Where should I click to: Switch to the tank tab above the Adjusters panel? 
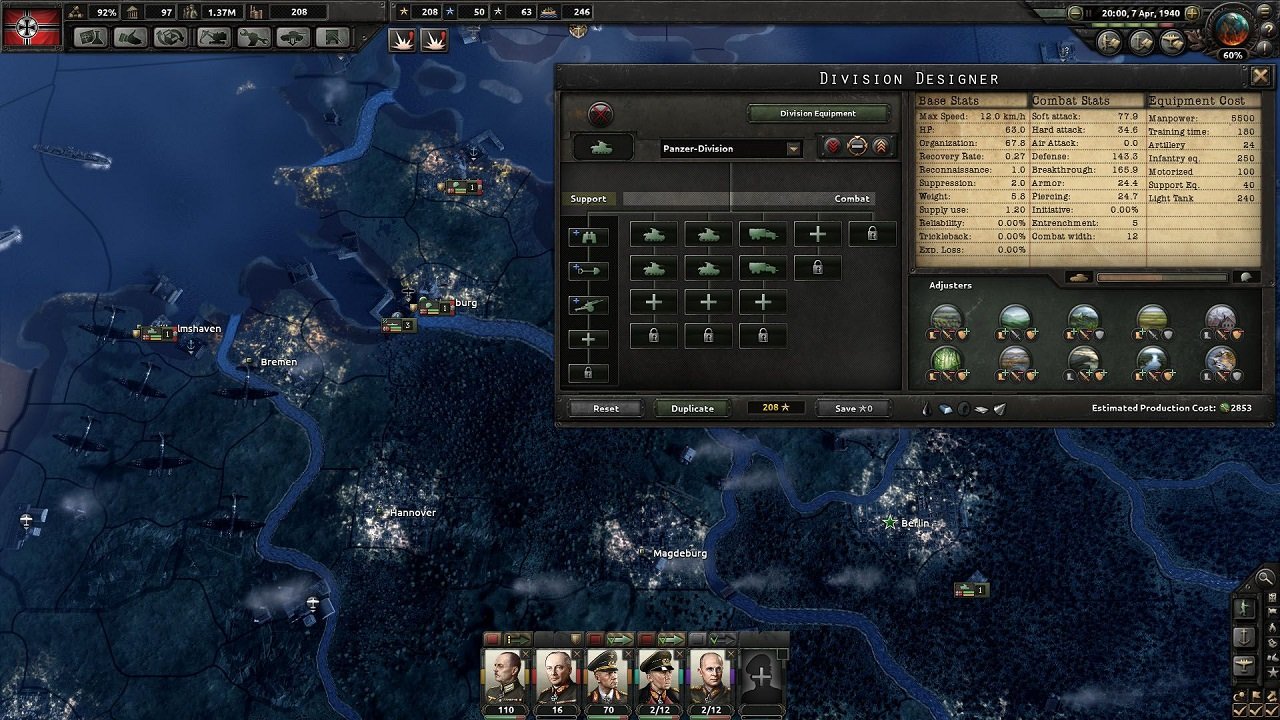(1078, 278)
